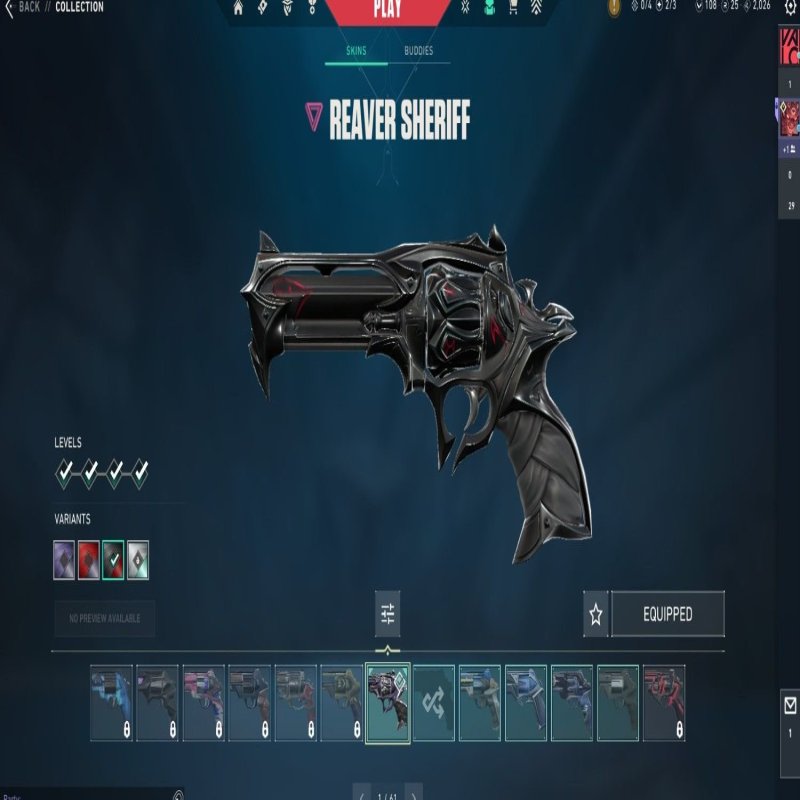The width and height of the screenshot is (800, 800).
Task: Open the store cart icon
Action: pyautogui.click(x=513, y=8)
